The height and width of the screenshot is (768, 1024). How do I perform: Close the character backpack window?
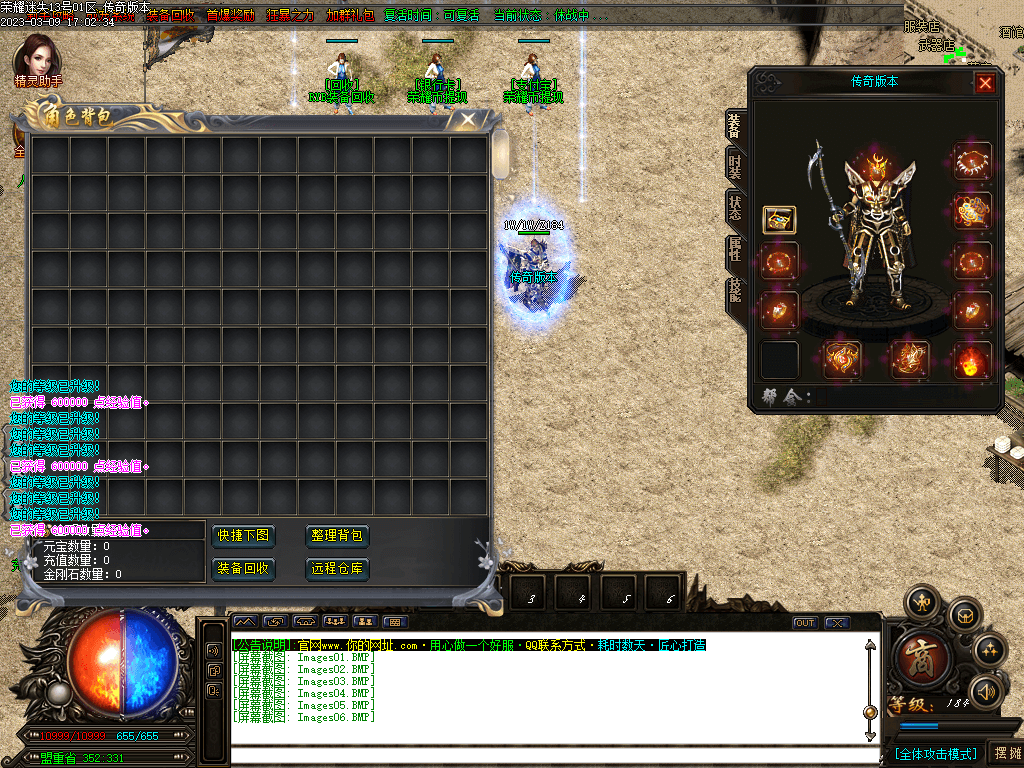467,120
